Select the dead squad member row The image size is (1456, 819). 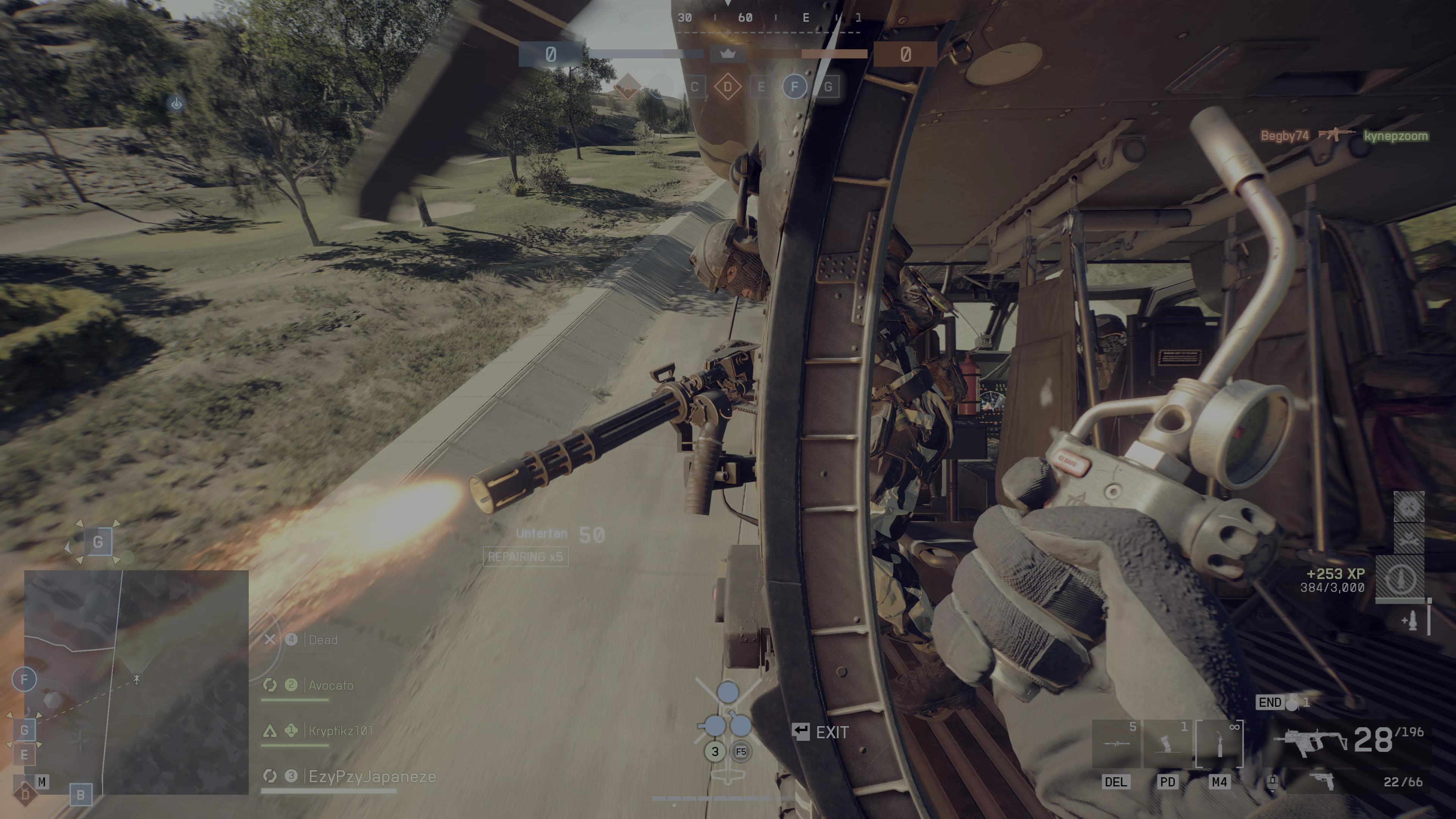[322, 640]
